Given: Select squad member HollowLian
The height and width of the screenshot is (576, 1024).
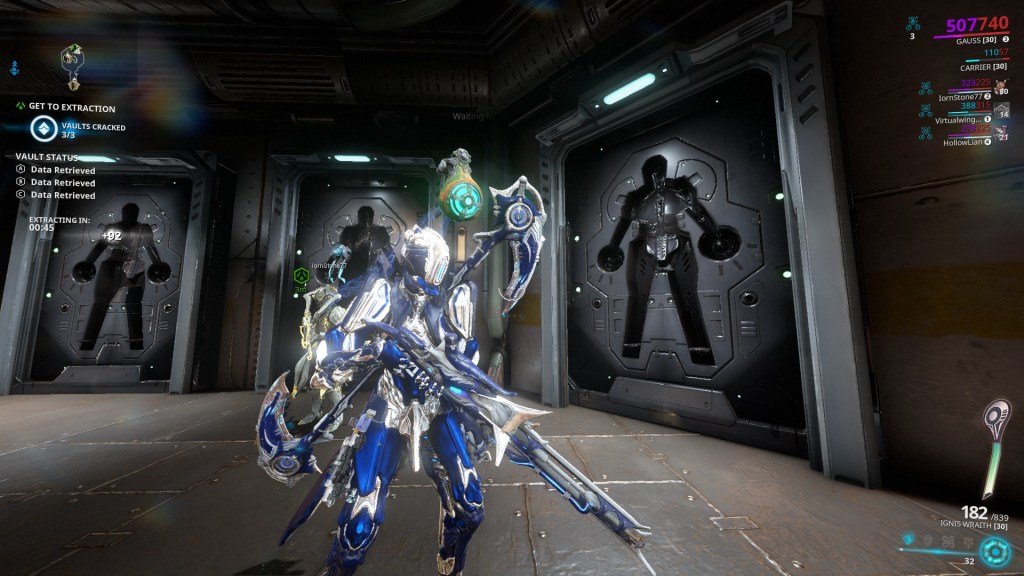Looking at the screenshot, I should 963,142.
